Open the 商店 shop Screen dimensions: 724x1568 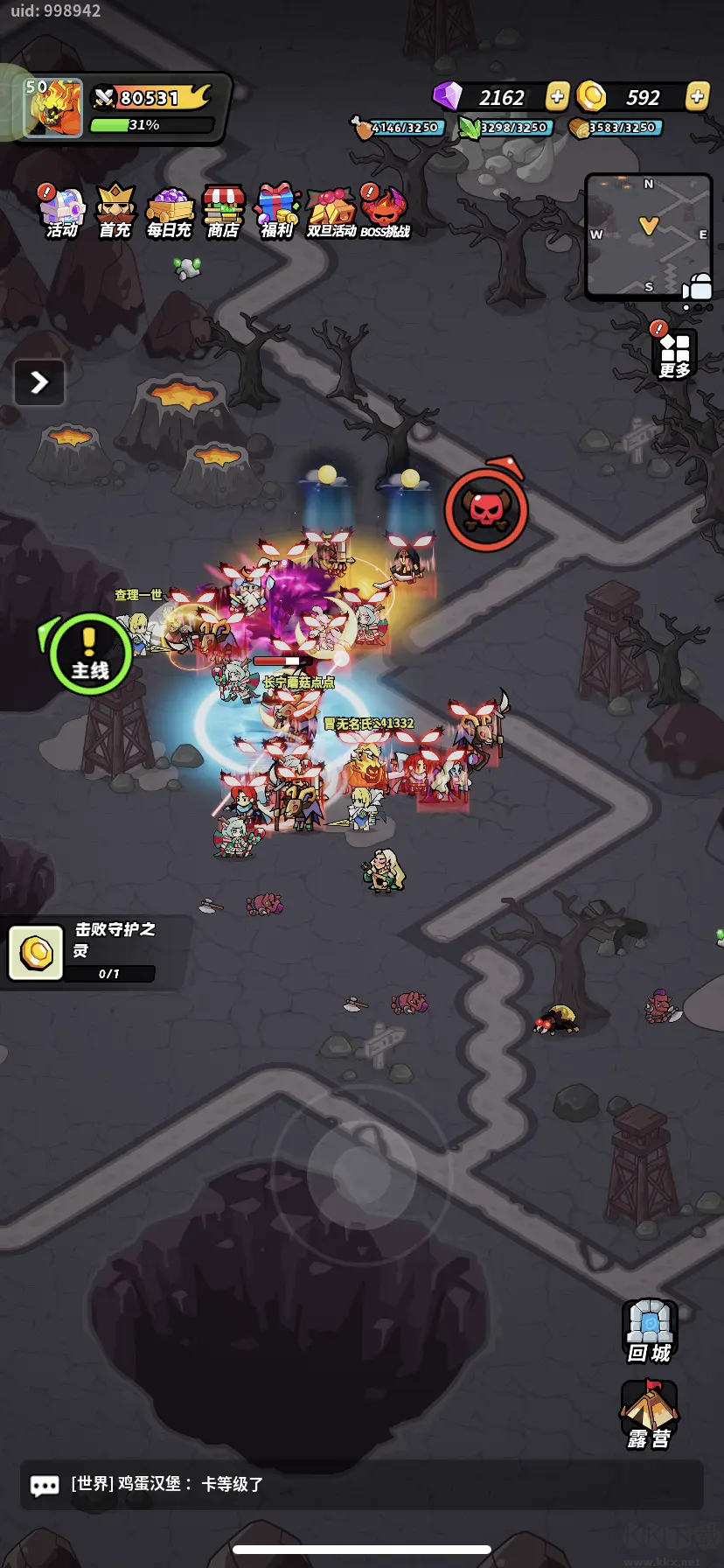223,213
